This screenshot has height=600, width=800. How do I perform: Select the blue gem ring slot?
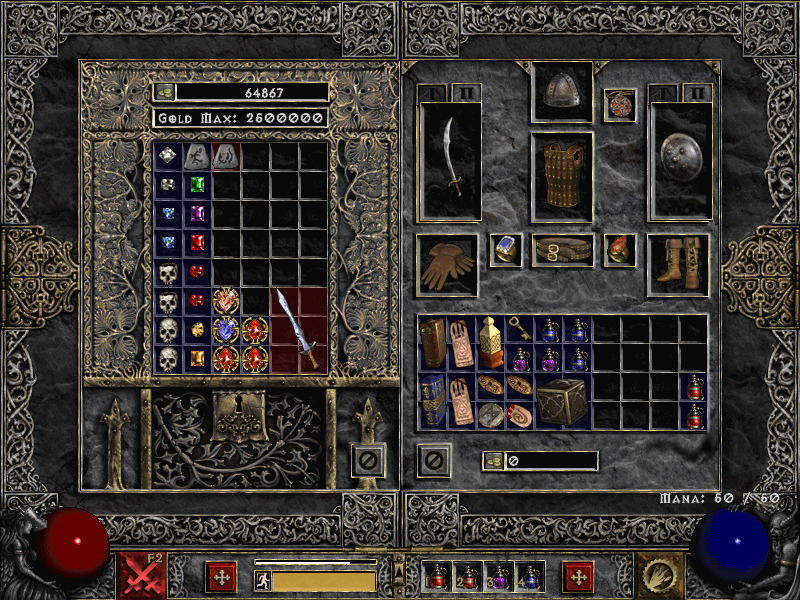pos(505,250)
